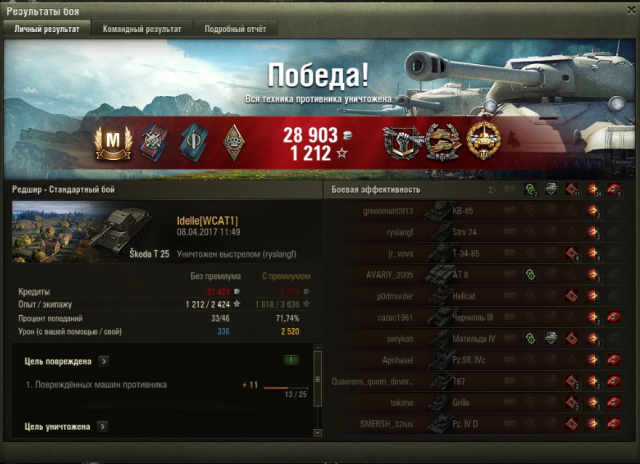Image resolution: width=640 pixels, height=464 pixels.
Task: Select the tokime Grille row
Action: point(478,402)
